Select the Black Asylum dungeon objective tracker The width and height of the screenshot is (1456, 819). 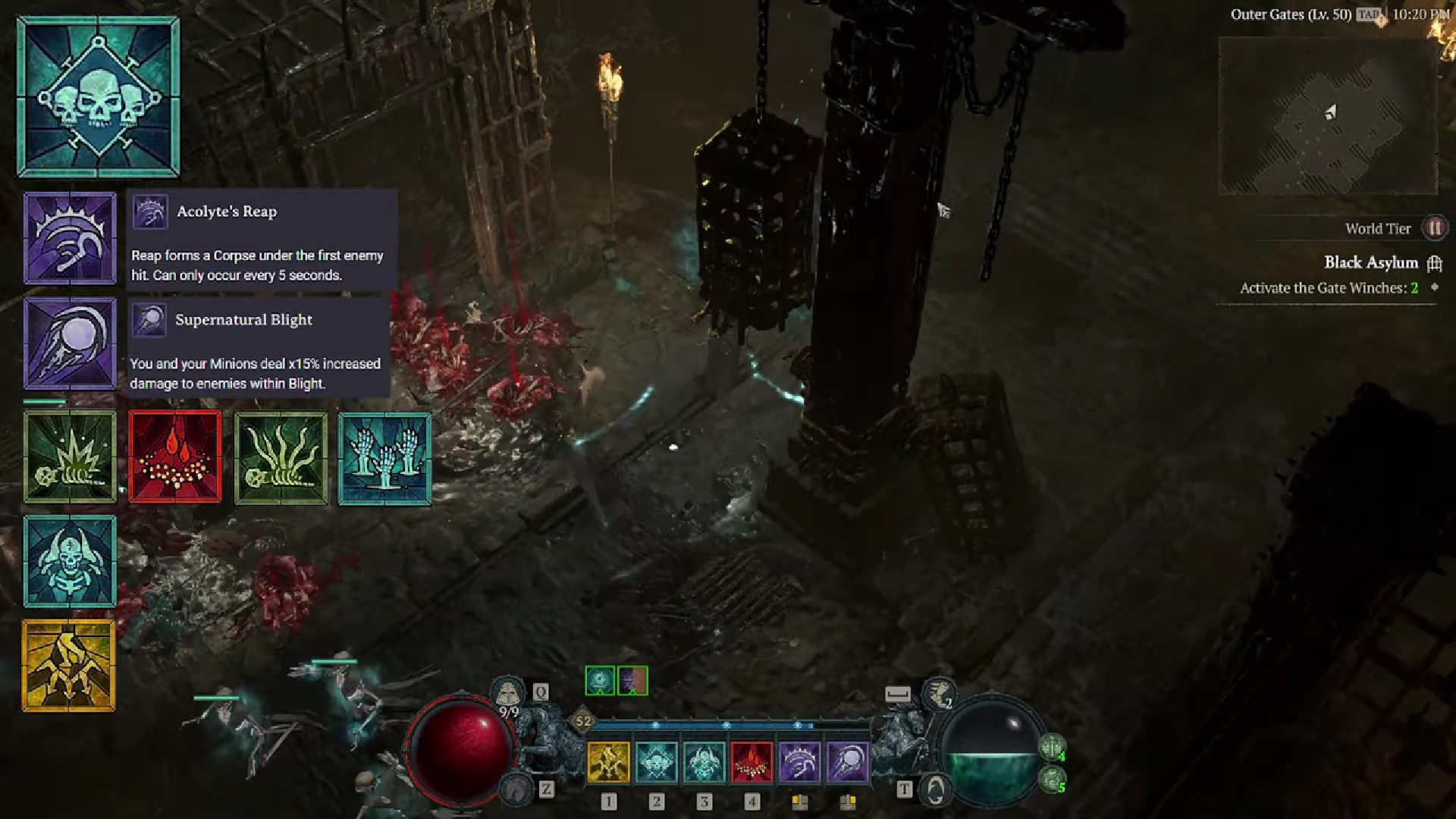(1370, 263)
